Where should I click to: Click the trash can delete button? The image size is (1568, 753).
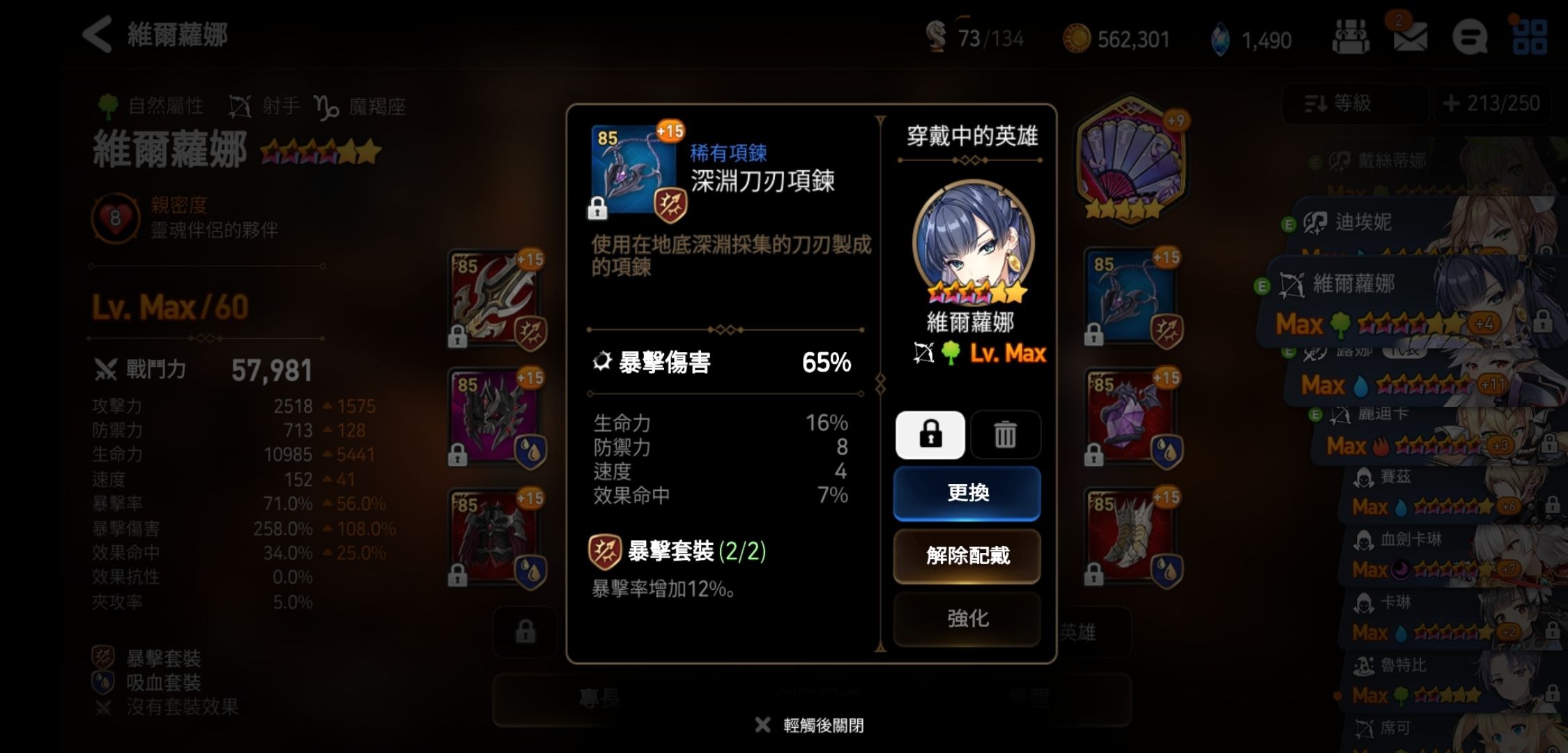pyautogui.click(x=1005, y=435)
